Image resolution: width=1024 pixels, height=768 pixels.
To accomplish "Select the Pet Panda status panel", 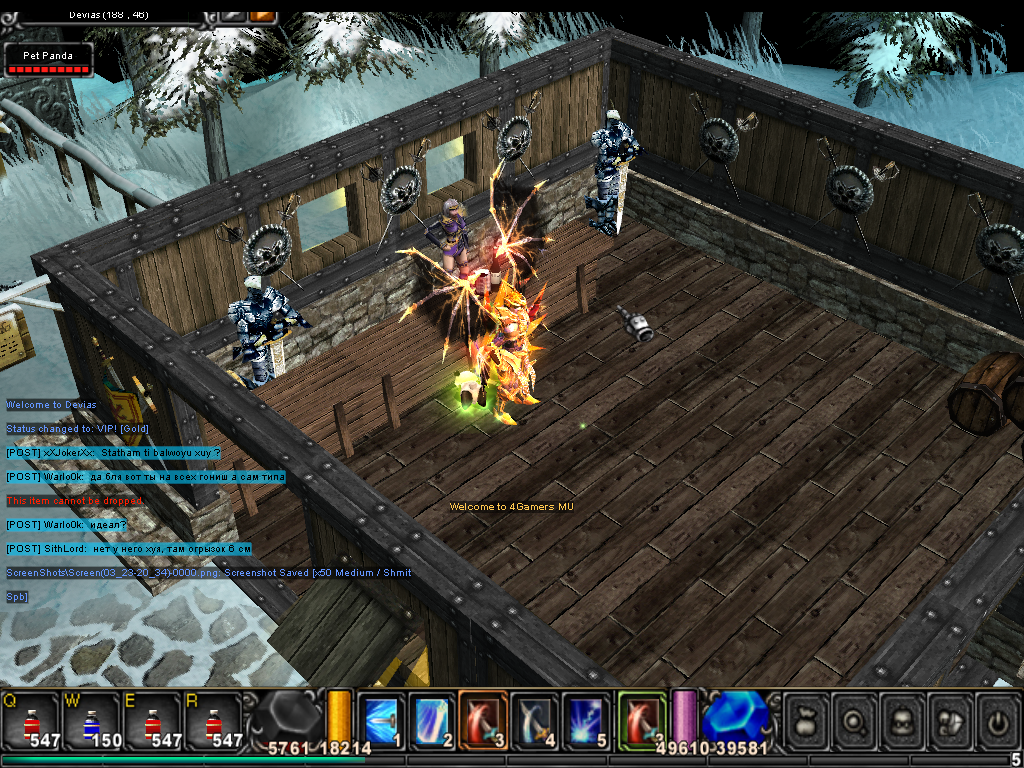I will click(48, 60).
